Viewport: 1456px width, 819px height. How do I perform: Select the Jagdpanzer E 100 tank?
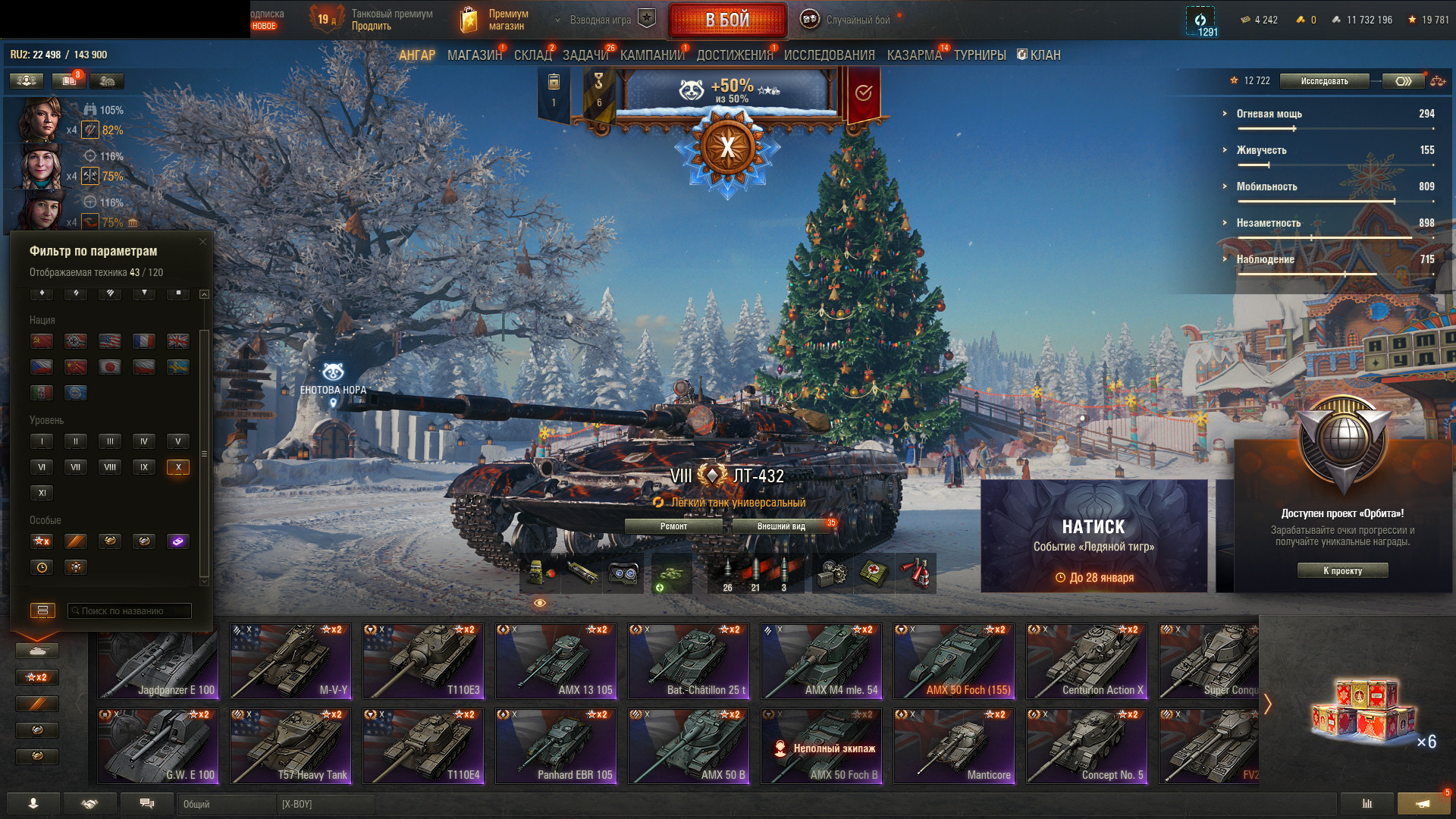click(158, 661)
